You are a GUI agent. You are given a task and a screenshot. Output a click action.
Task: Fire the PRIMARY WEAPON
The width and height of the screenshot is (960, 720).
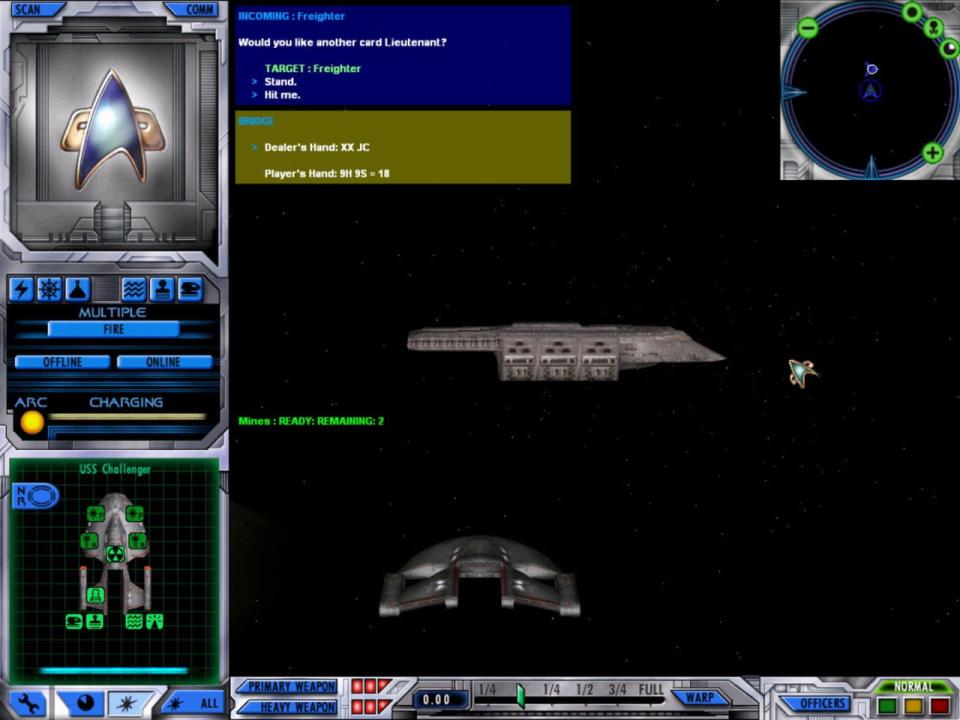[290, 687]
